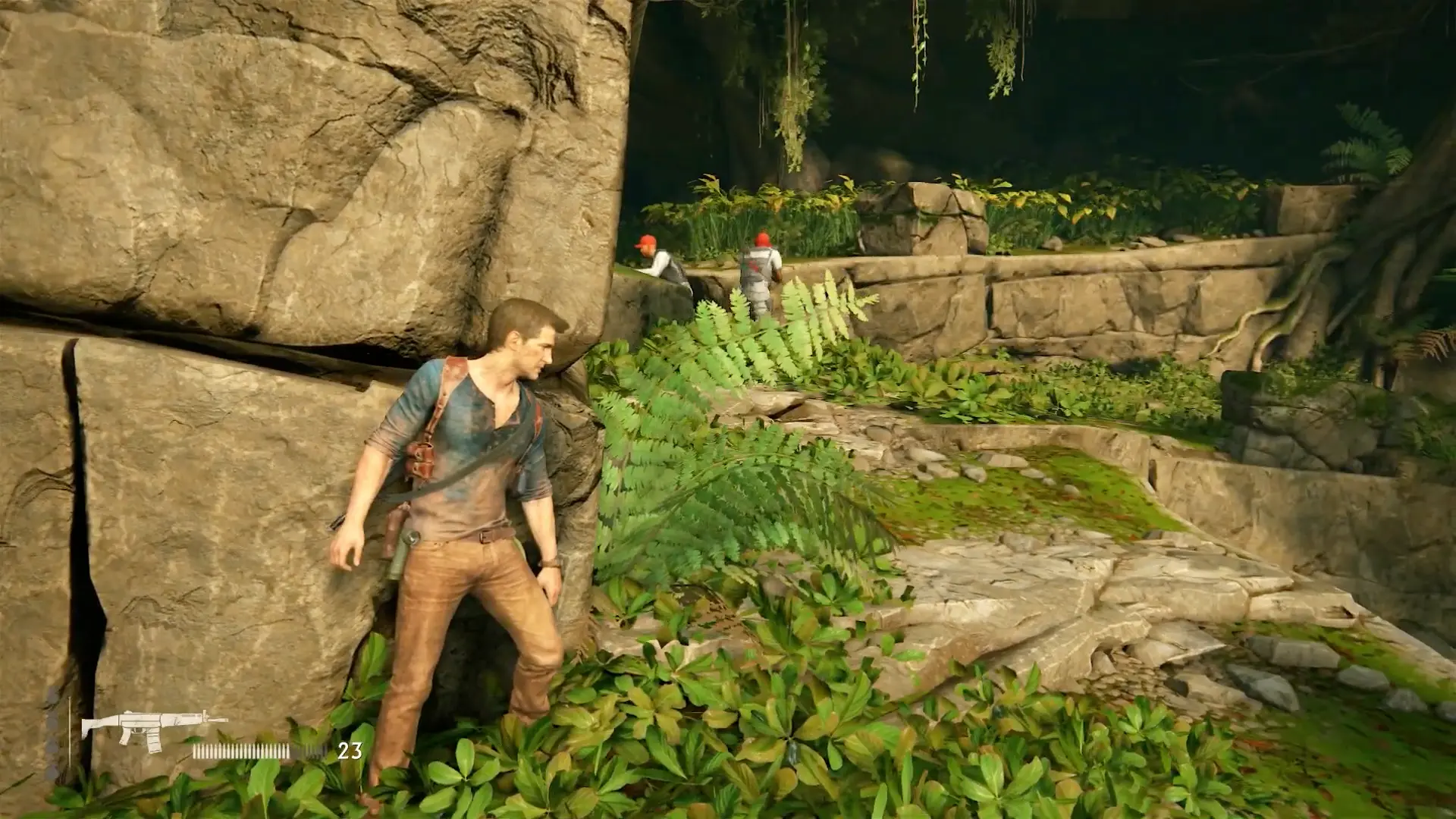The height and width of the screenshot is (819, 1456).
Task: Click the white rifle silhouette in the HUD
Action: 150,723
